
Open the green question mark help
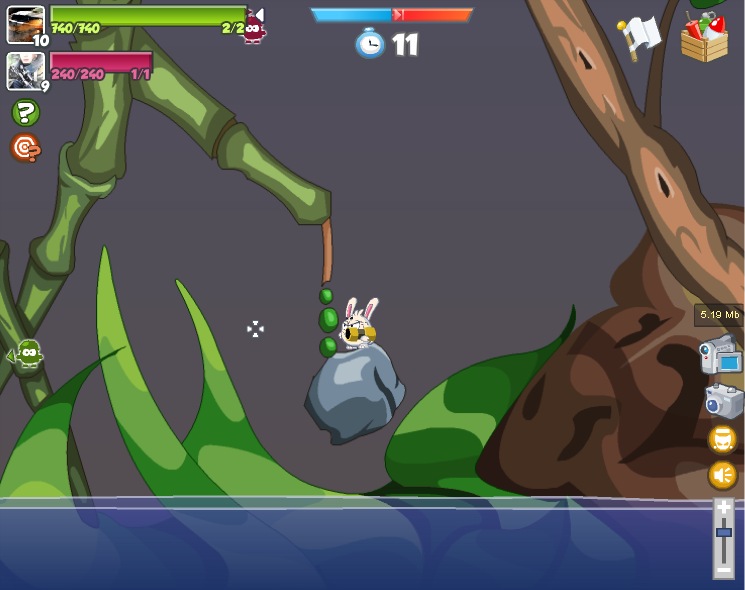pos(26,113)
